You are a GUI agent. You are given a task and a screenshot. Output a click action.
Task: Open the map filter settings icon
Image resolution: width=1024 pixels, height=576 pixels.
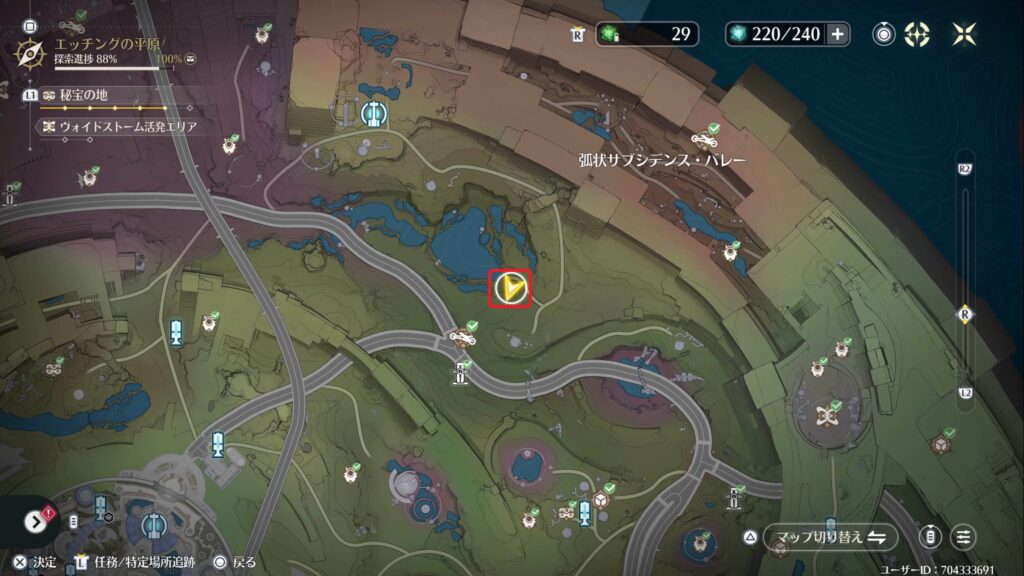point(963,537)
